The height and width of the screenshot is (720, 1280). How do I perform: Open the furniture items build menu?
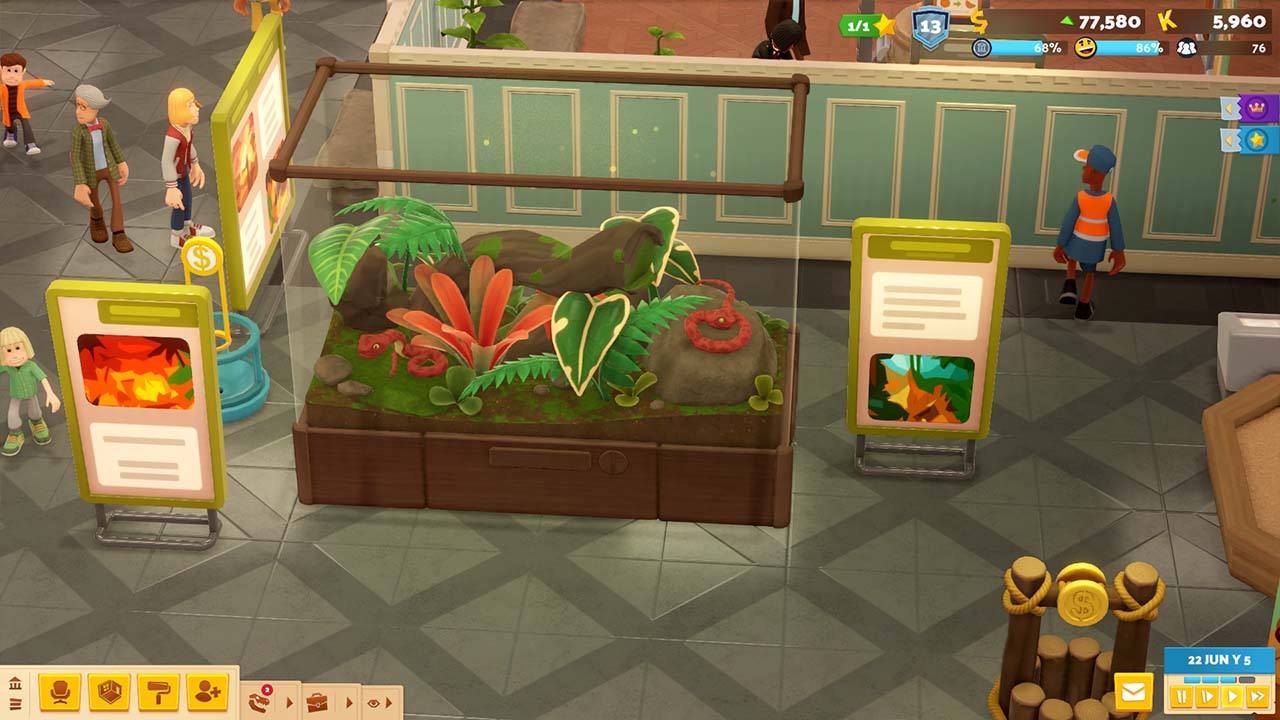pos(59,692)
